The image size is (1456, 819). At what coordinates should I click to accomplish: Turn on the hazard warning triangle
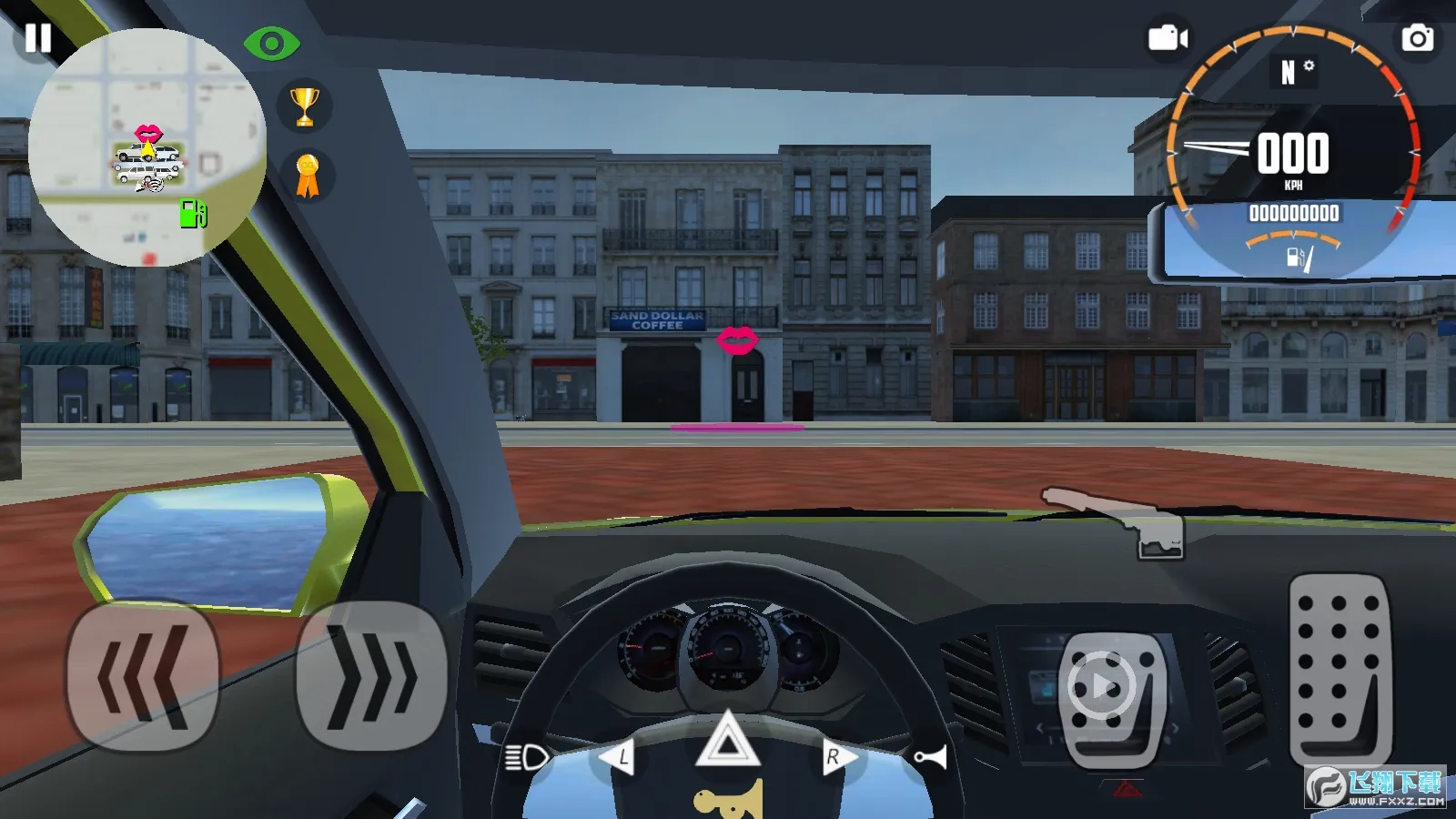pos(727,742)
